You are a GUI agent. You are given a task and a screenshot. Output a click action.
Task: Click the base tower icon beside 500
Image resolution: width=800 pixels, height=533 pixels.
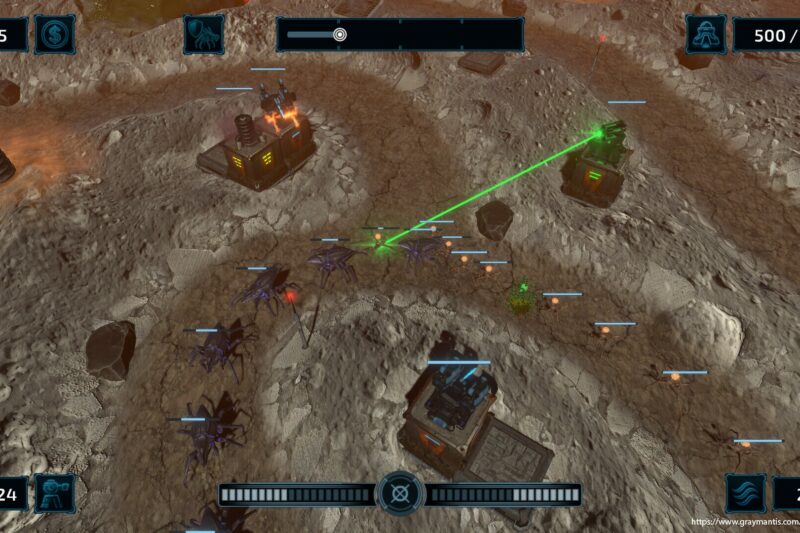coord(705,35)
